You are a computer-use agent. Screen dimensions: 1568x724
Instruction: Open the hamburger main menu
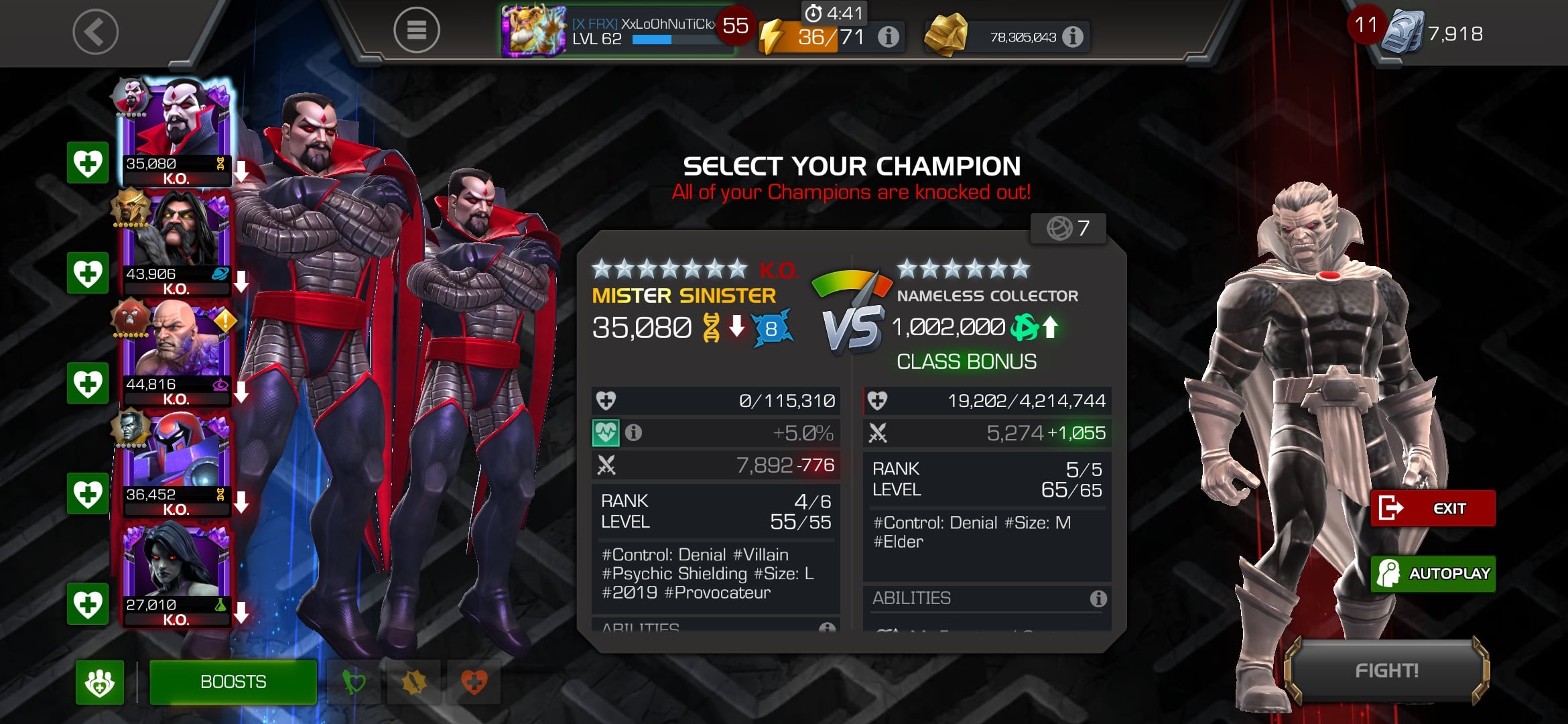click(x=416, y=30)
